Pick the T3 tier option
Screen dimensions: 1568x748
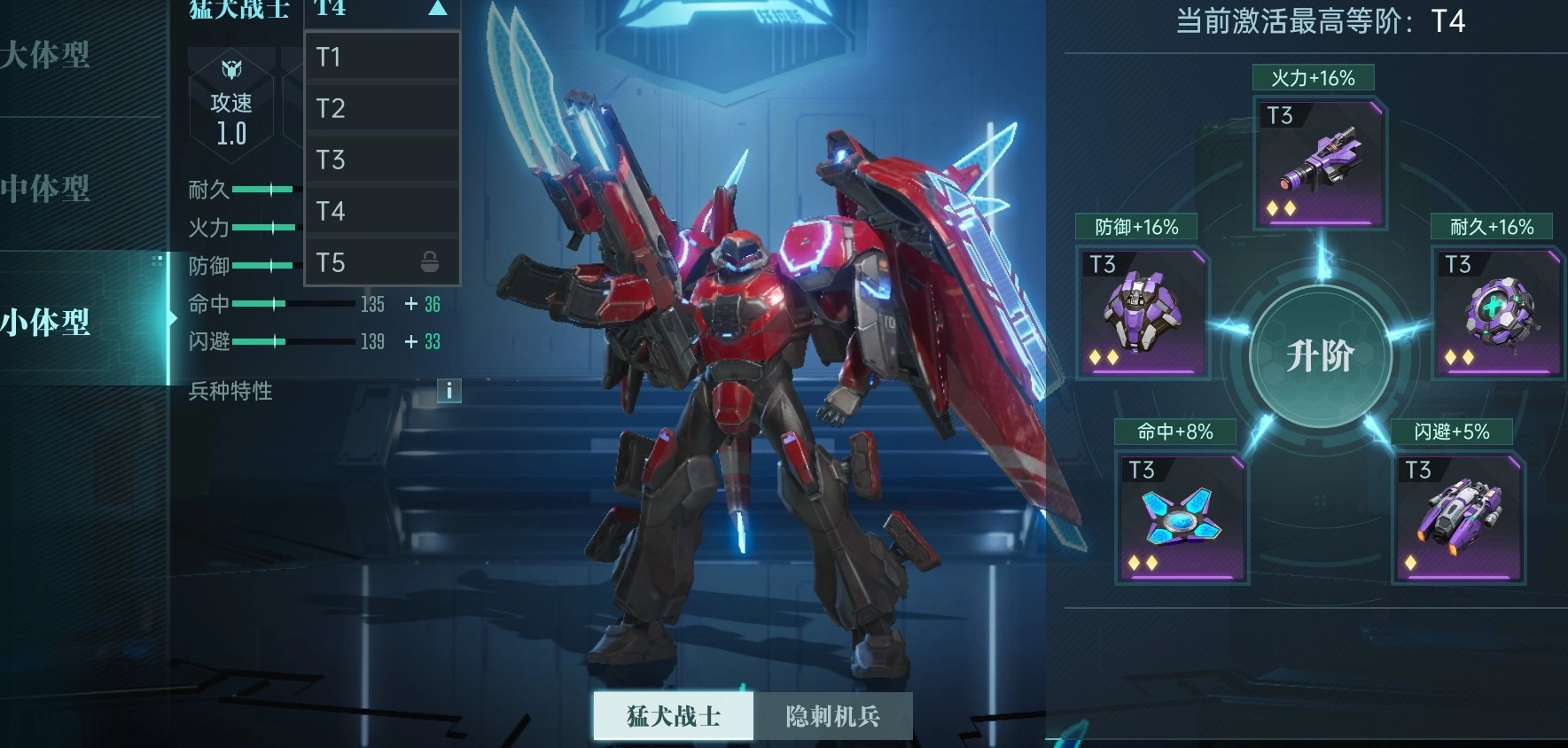(x=381, y=160)
